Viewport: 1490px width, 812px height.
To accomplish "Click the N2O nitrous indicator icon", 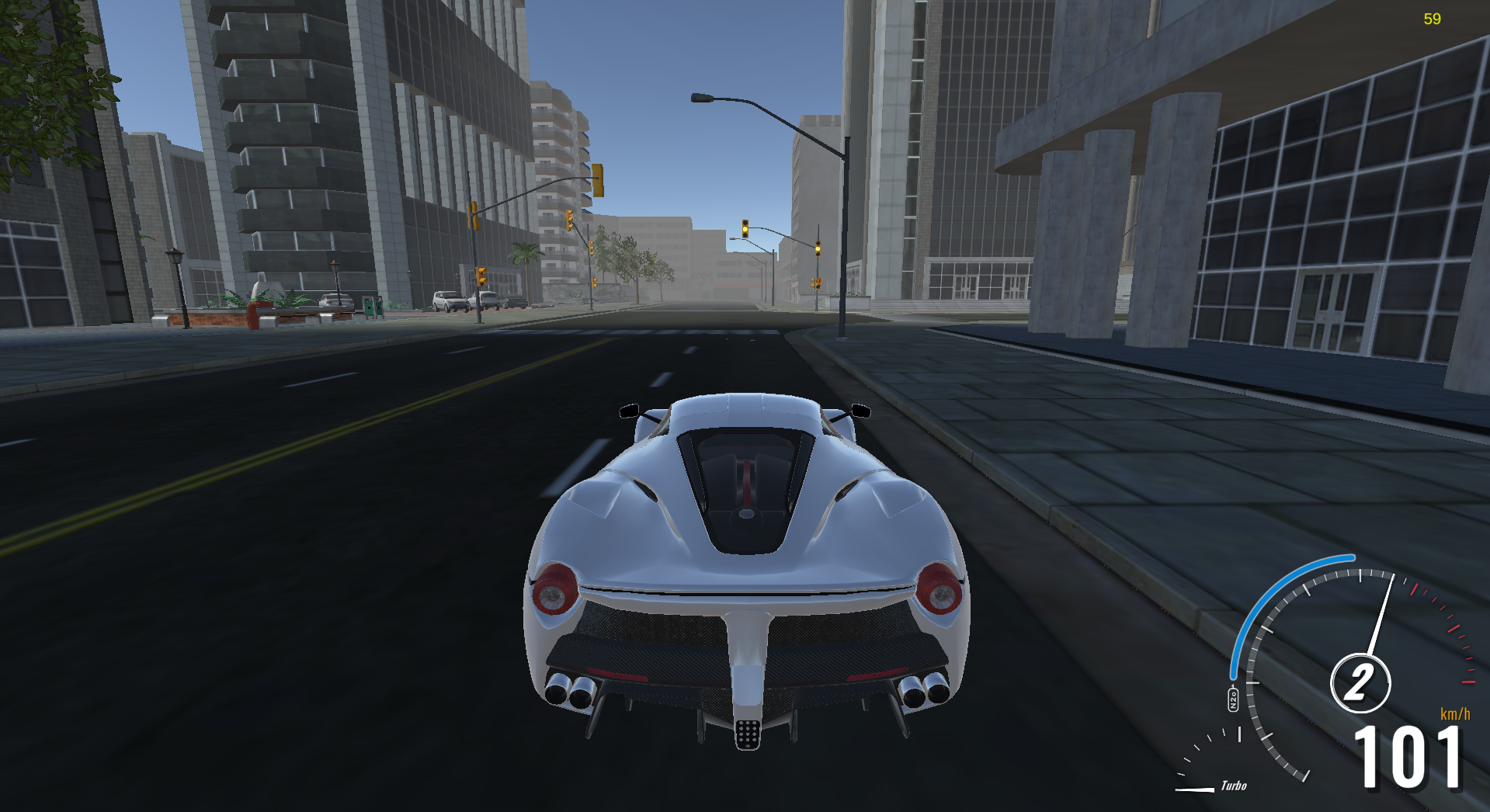I will (x=1233, y=698).
